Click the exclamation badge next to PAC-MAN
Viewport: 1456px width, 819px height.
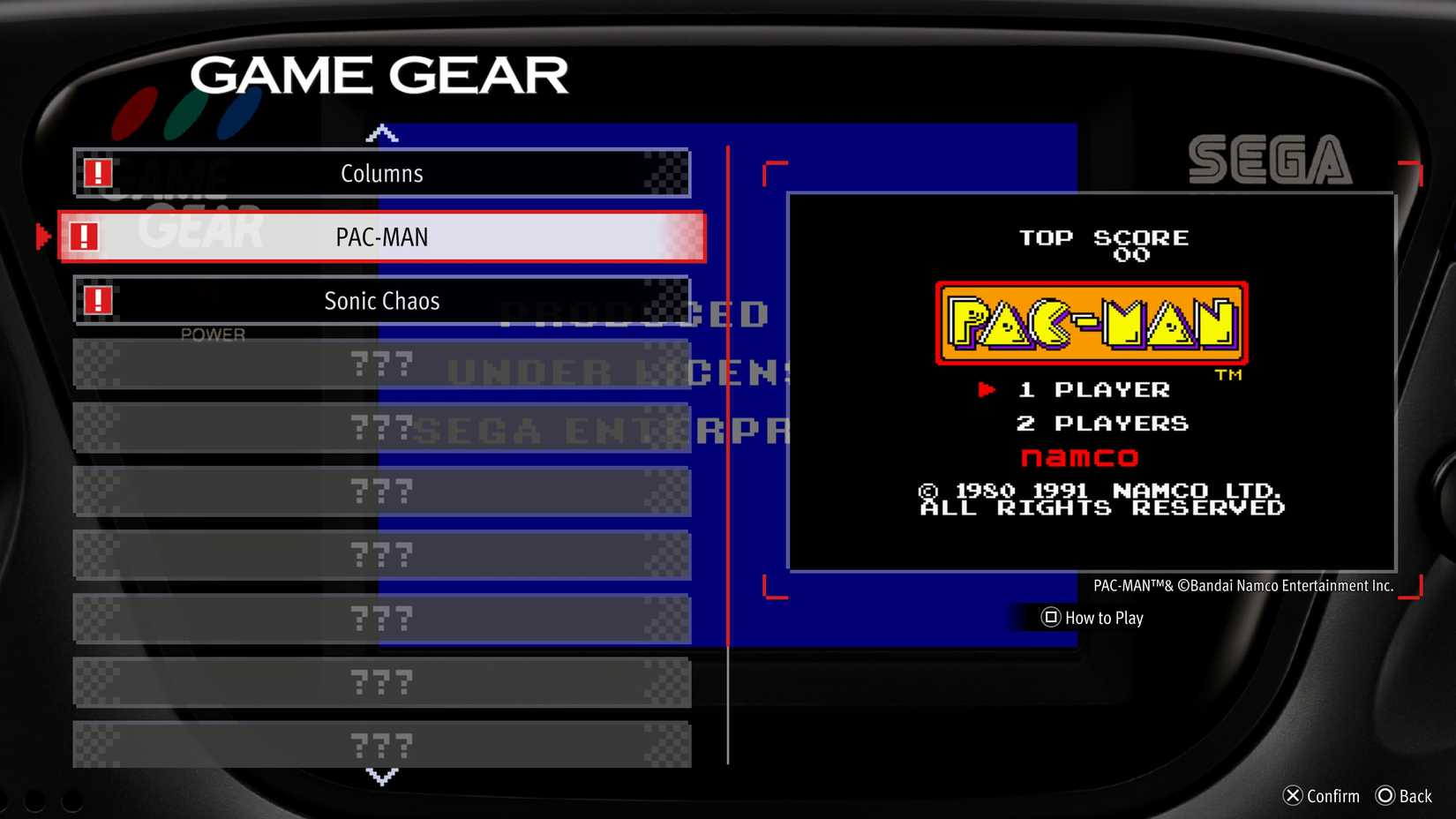point(85,236)
